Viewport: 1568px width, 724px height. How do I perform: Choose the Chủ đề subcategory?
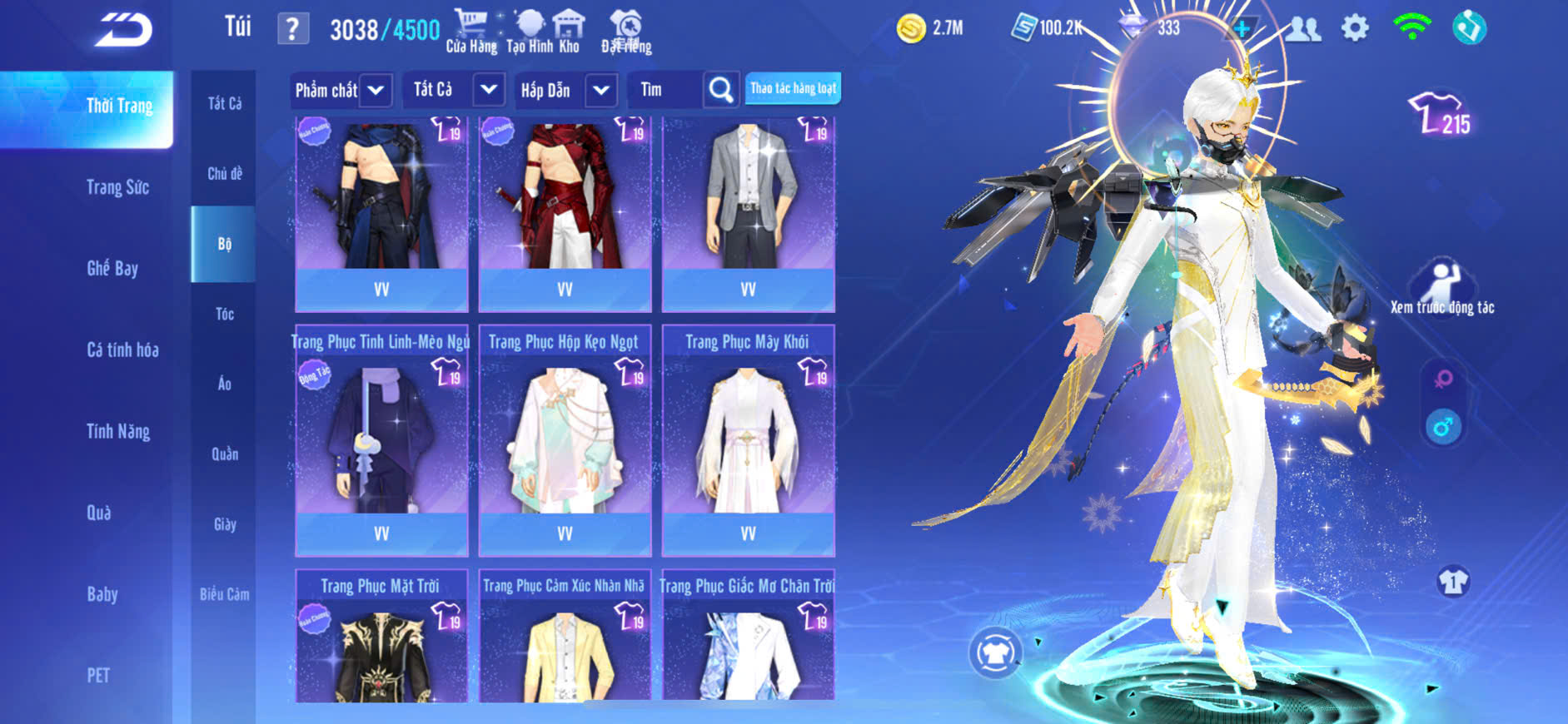click(x=224, y=173)
